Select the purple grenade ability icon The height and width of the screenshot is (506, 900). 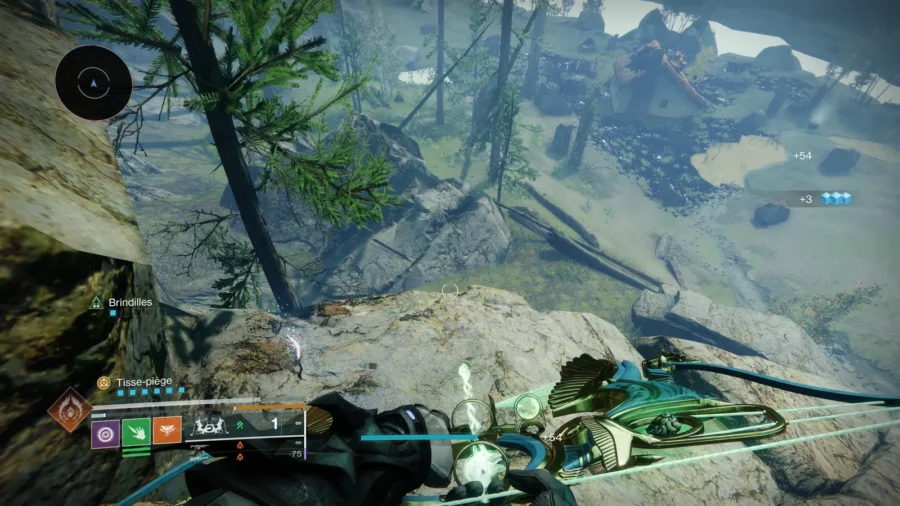(x=106, y=432)
